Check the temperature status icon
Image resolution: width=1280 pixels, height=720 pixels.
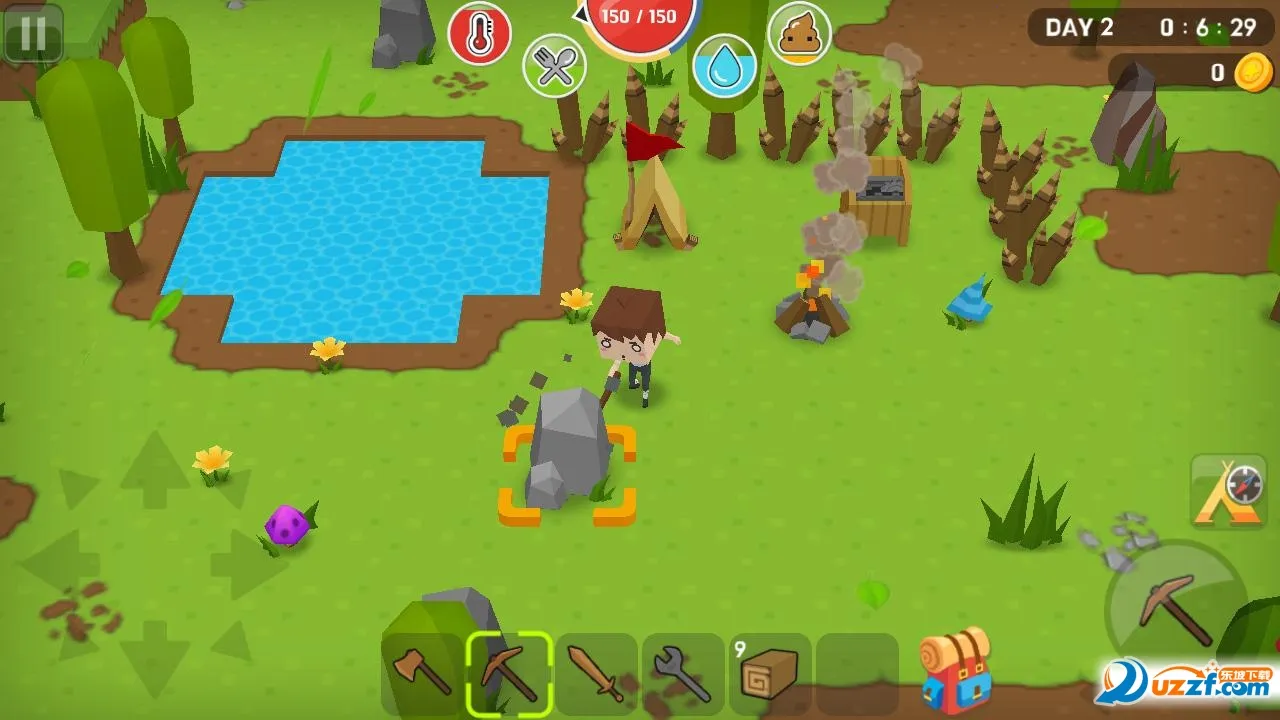pos(479,34)
